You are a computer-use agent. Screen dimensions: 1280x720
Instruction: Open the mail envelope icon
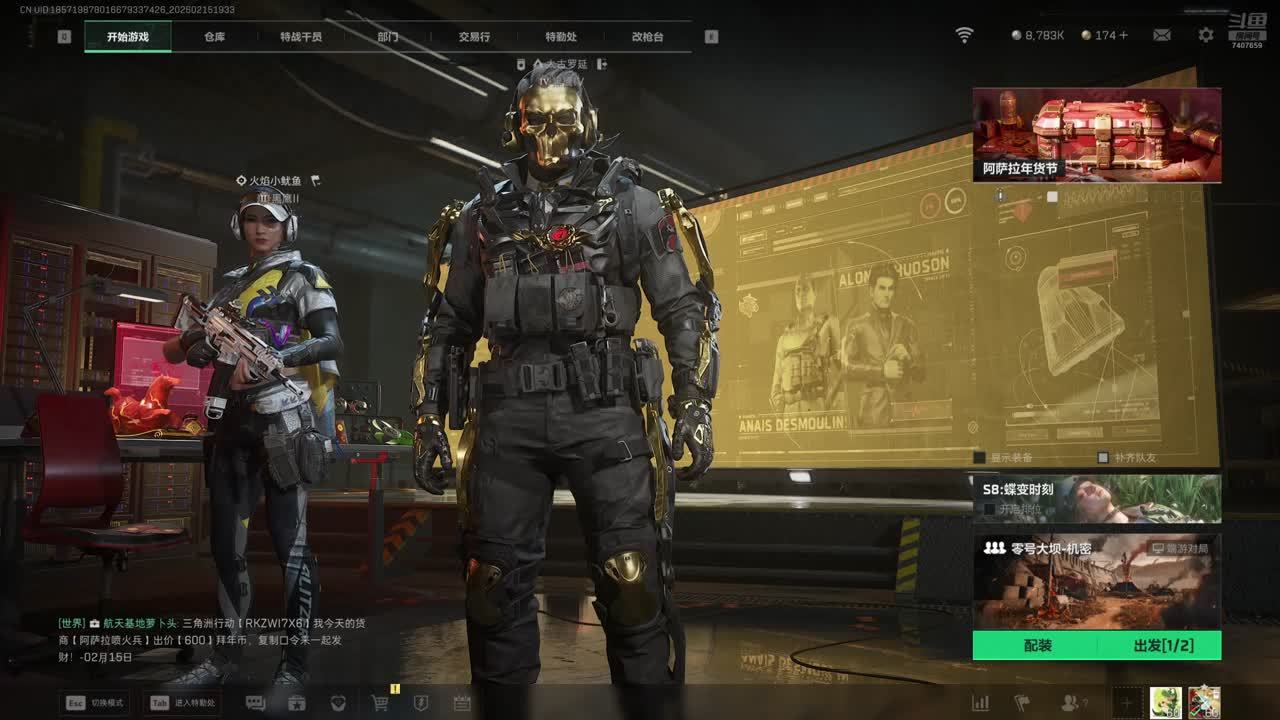click(1162, 35)
